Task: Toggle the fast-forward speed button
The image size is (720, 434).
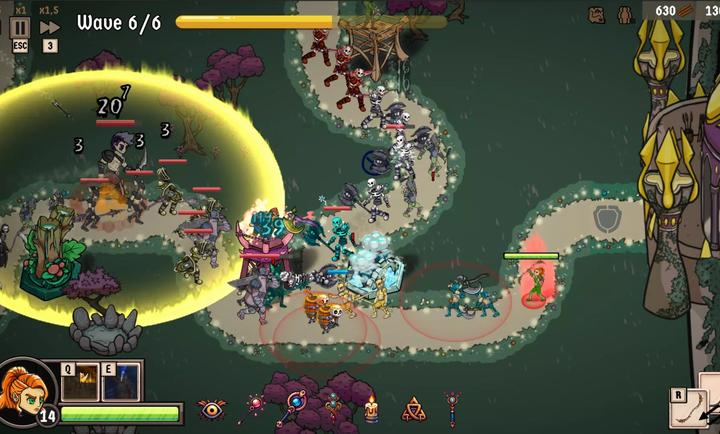Action: pyautogui.click(x=49, y=27)
